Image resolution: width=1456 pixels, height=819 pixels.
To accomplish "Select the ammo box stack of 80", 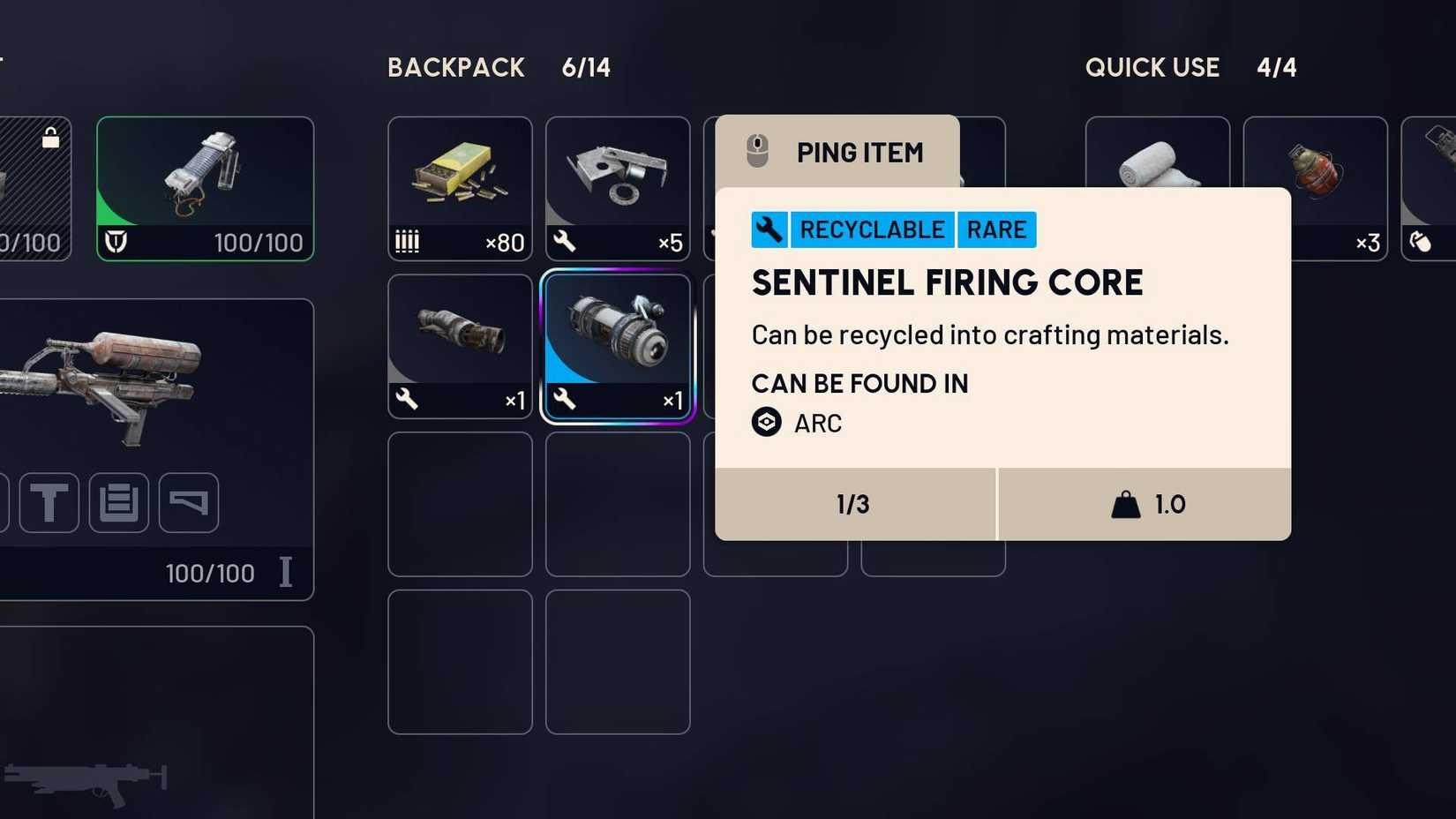I will tap(460, 188).
